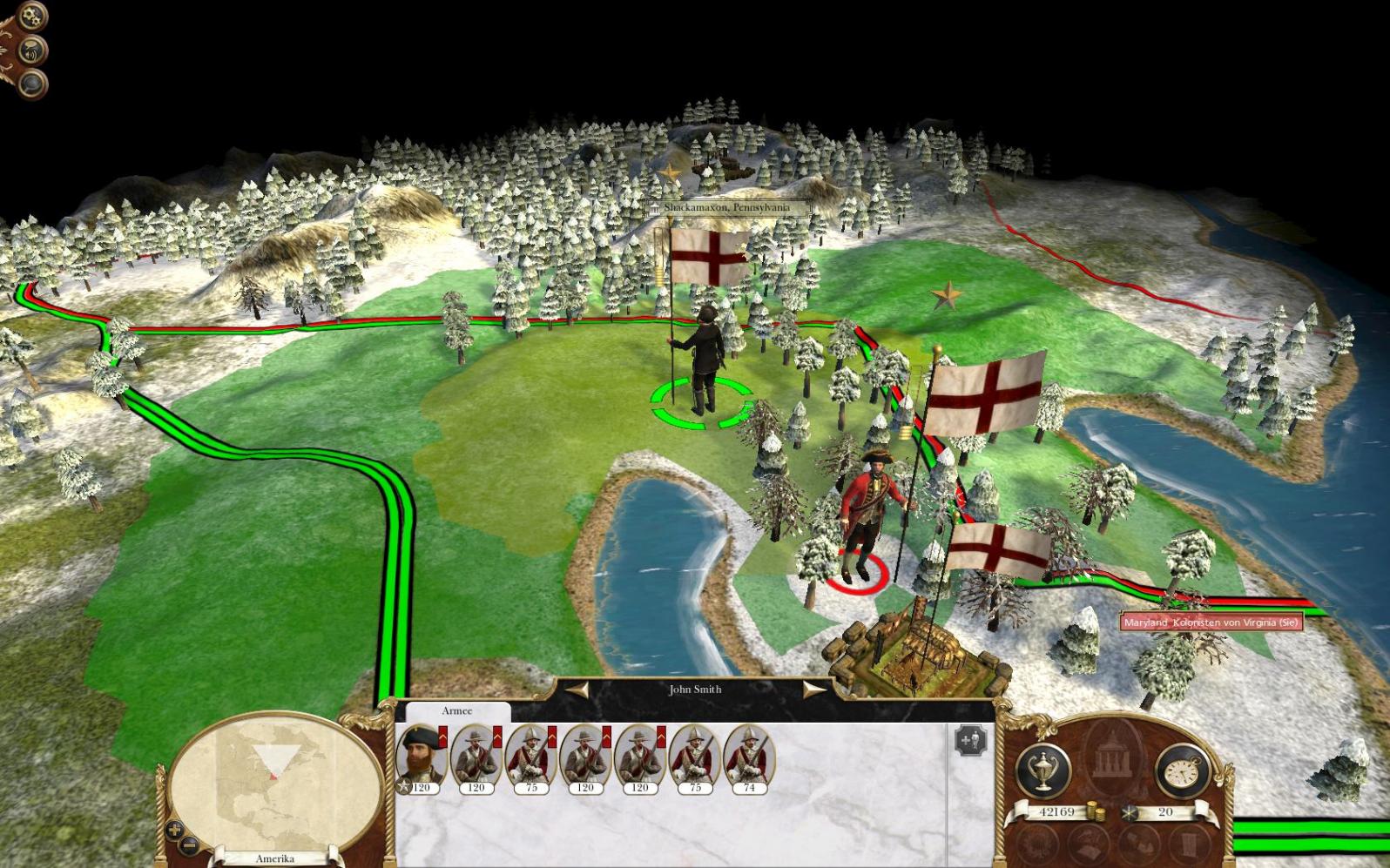Select General John Smith's unit card
Viewport: 1390px width, 868px height.
pos(422,756)
